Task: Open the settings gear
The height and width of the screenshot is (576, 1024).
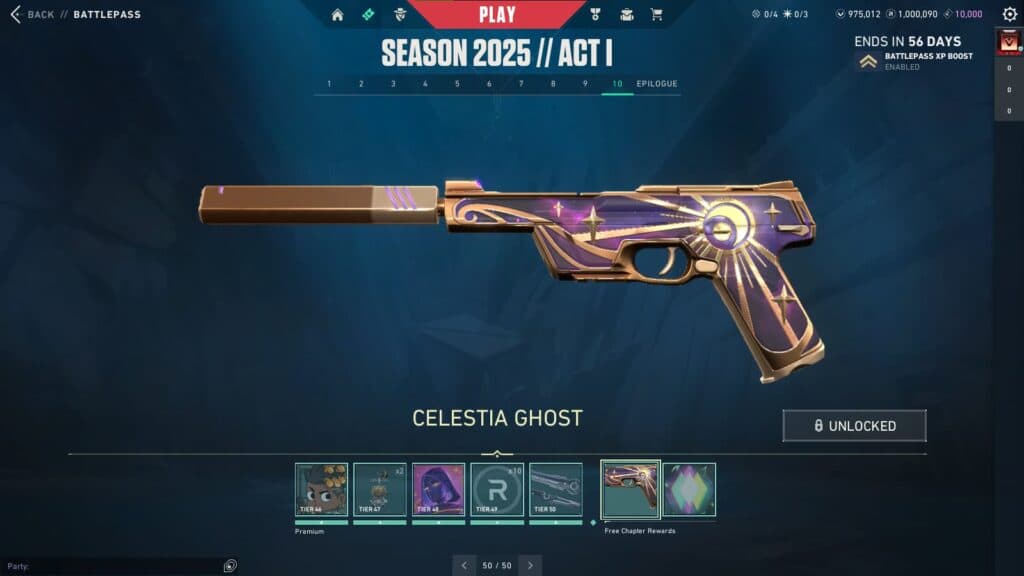Action: [x=1009, y=15]
